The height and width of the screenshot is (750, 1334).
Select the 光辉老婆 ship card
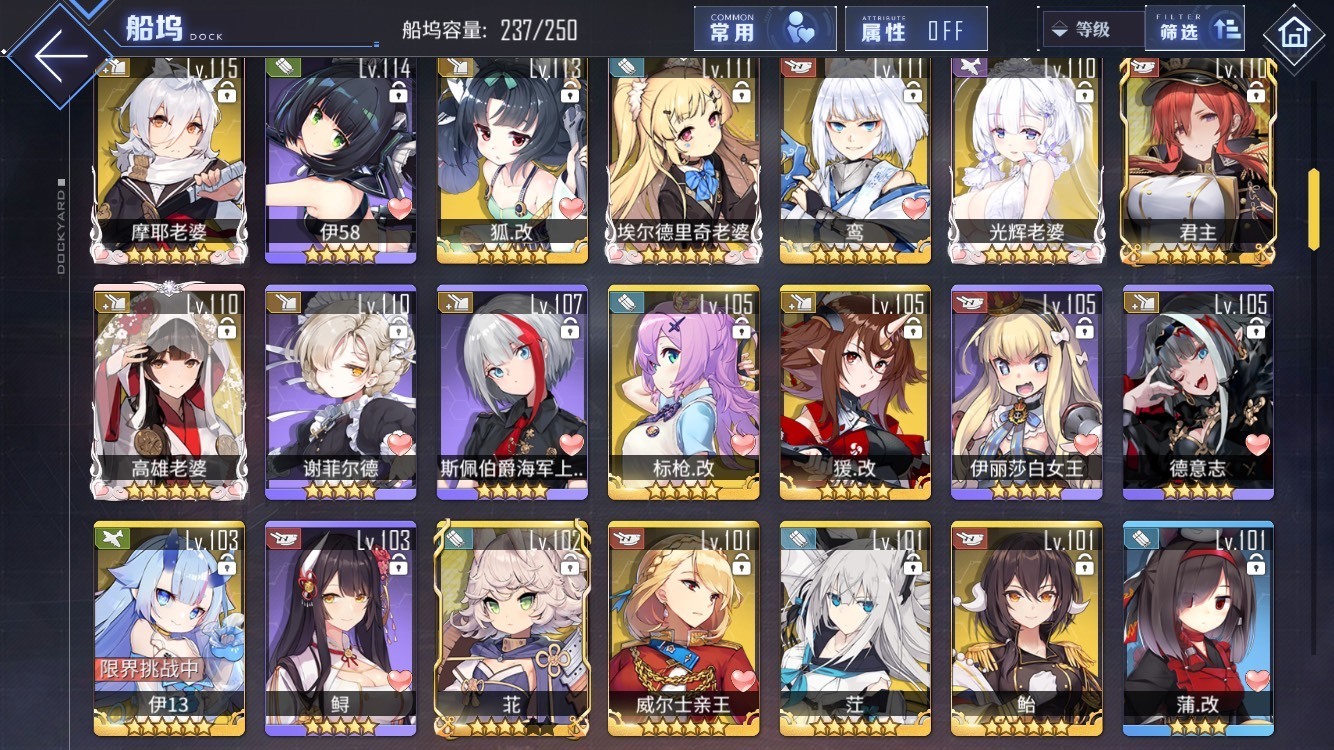tap(1027, 160)
